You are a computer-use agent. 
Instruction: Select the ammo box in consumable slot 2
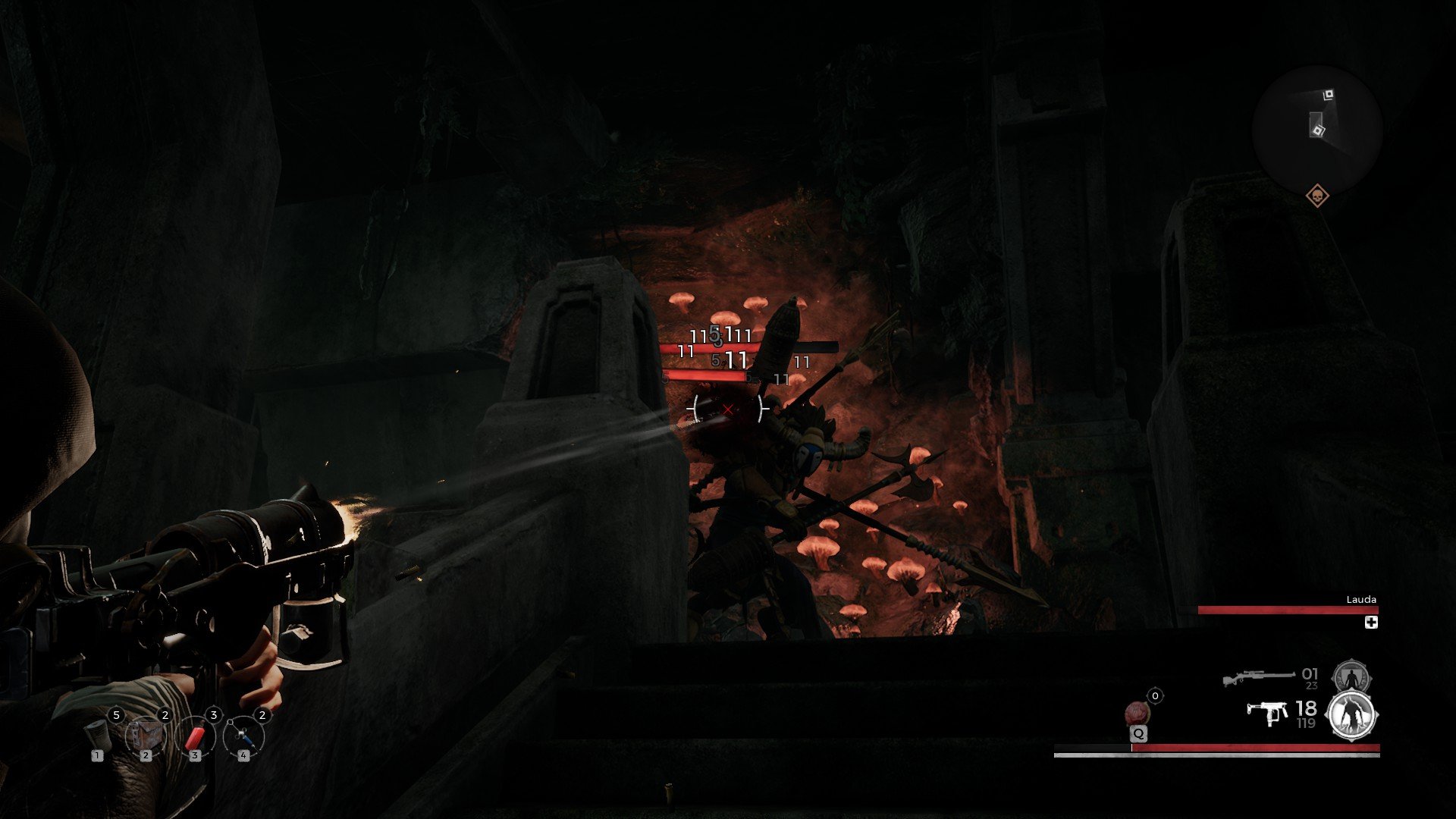pyautogui.click(x=146, y=736)
